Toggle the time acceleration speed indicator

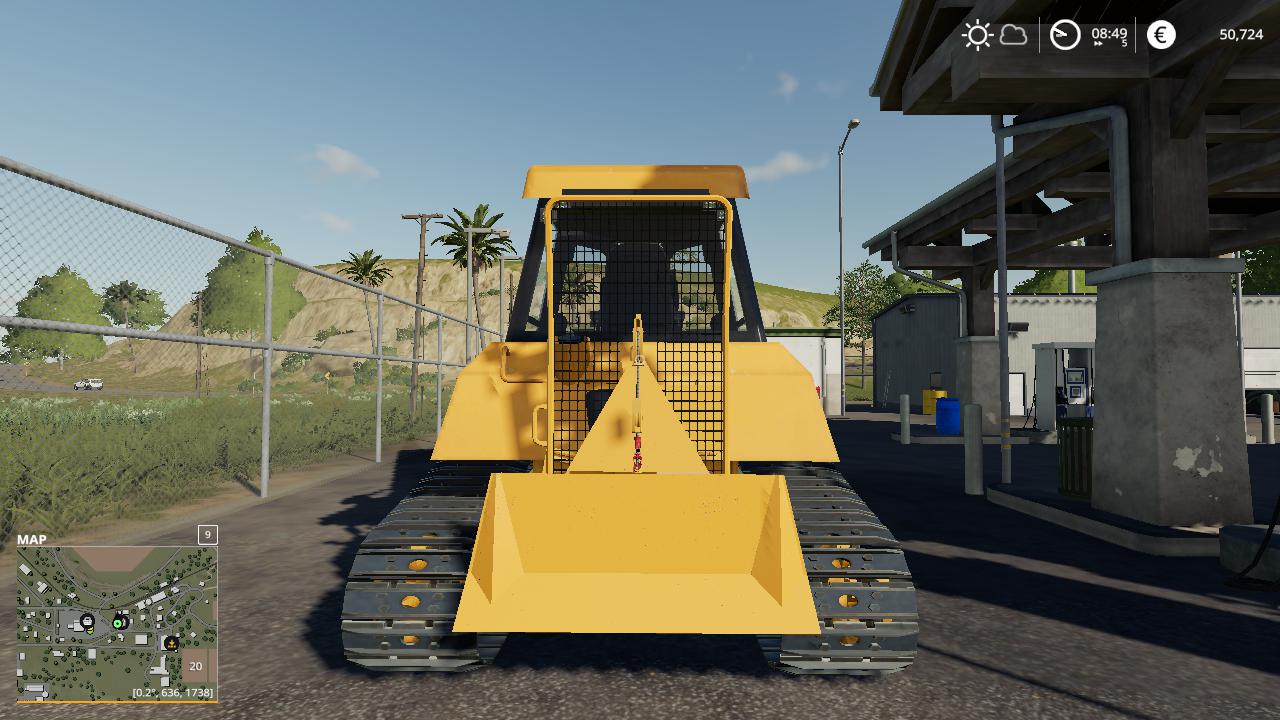(1125, 41)
